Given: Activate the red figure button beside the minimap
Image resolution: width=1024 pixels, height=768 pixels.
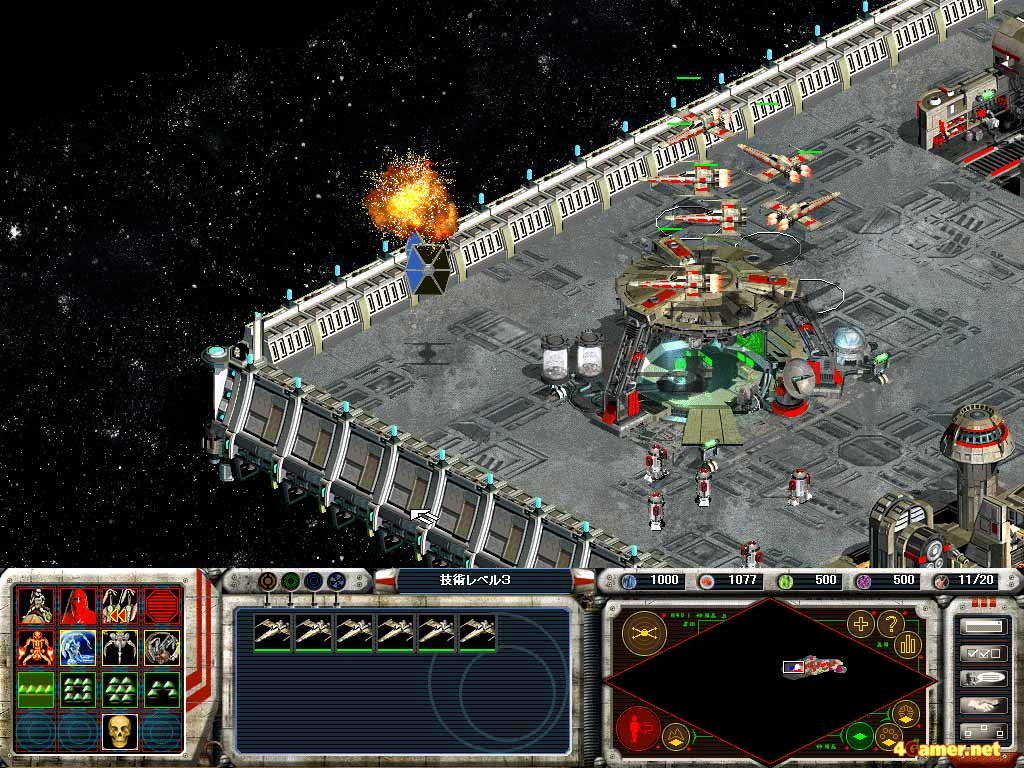Looking at the screenshot, I should (639, 727).
